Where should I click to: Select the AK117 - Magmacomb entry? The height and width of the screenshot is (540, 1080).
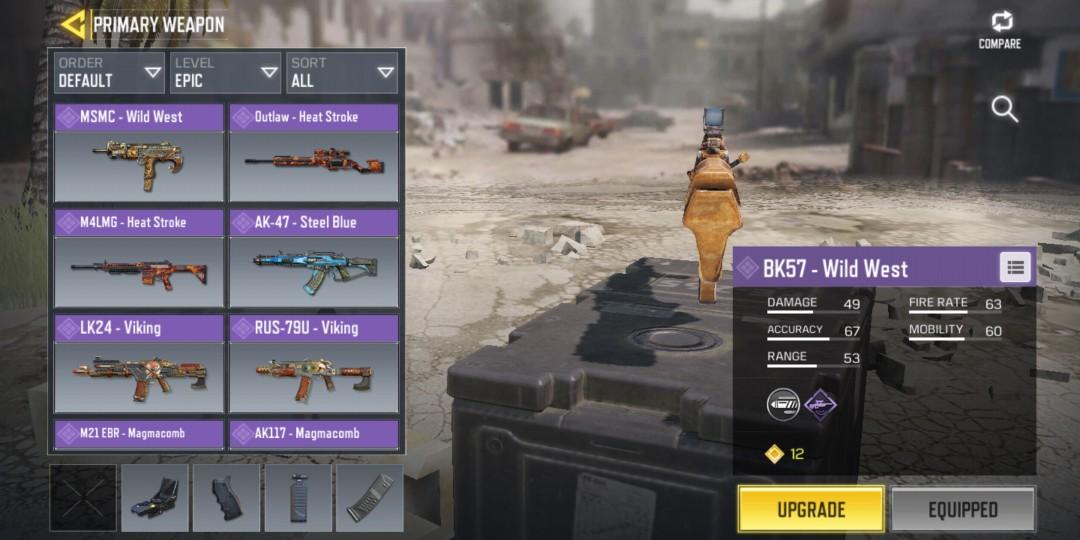pyautogui.click(x=314, y=434)
